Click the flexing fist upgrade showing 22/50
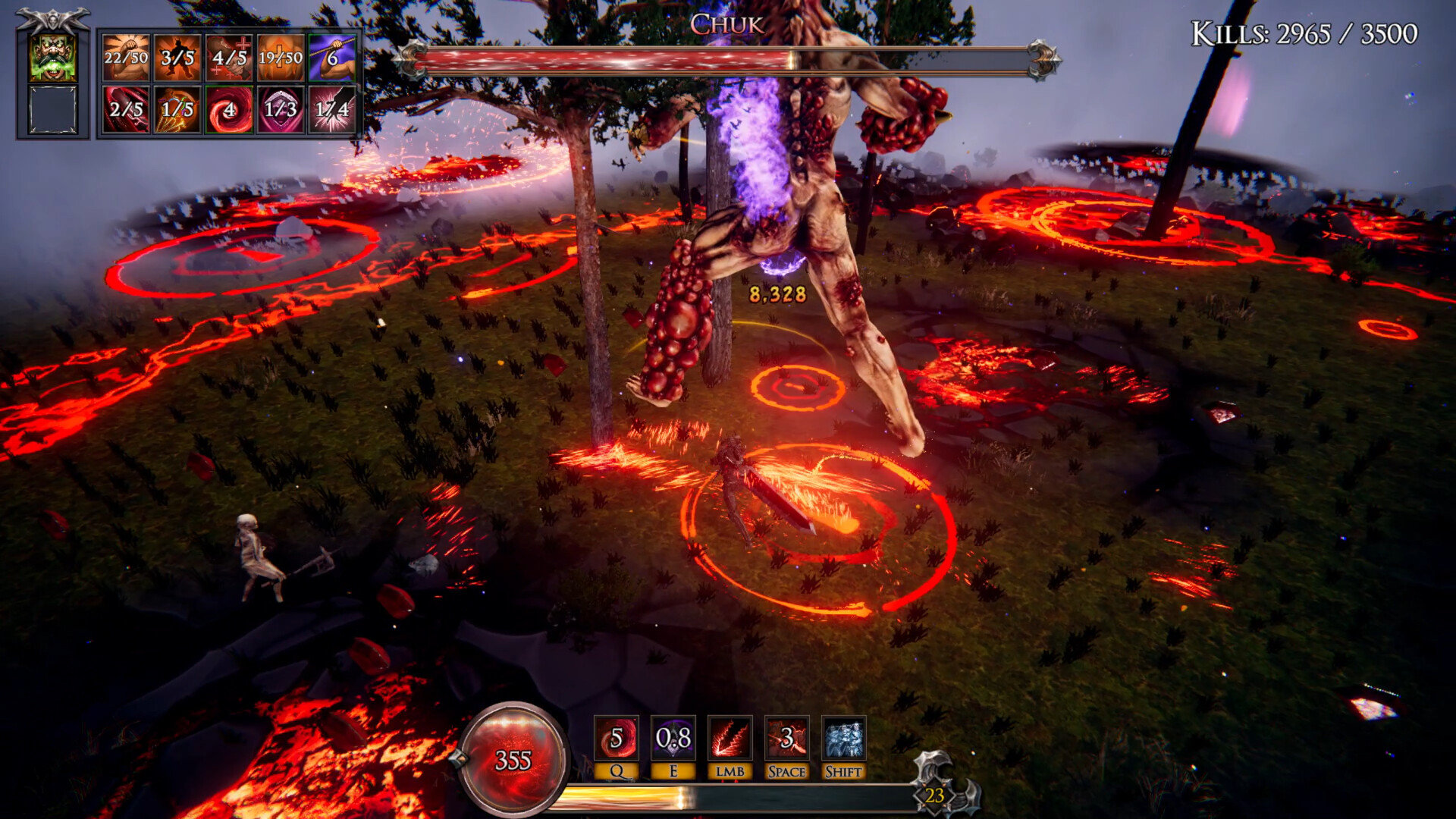The width and height of the screenshot is (1456, 819). (x=126, y=58)
